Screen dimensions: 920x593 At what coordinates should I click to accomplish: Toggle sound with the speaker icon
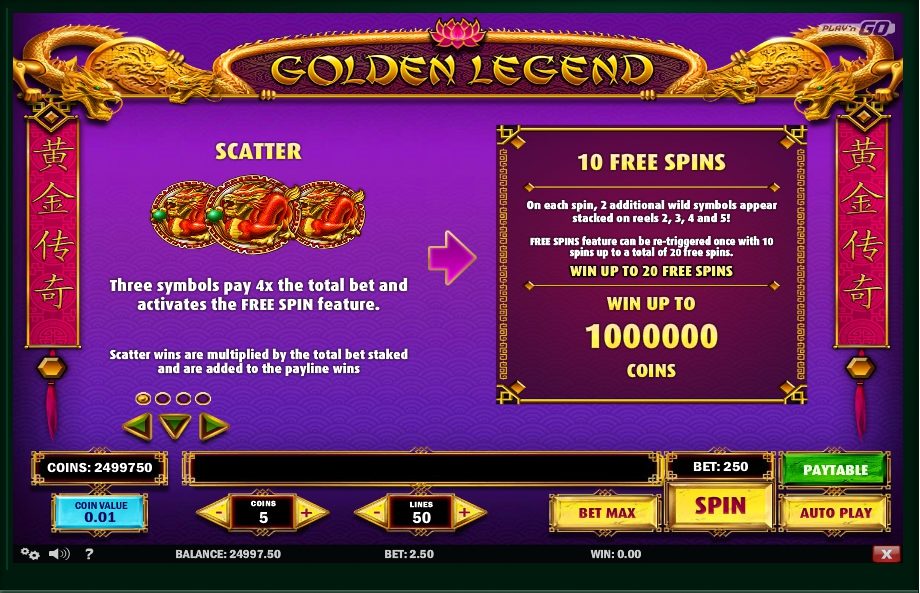tap(59, 553)
